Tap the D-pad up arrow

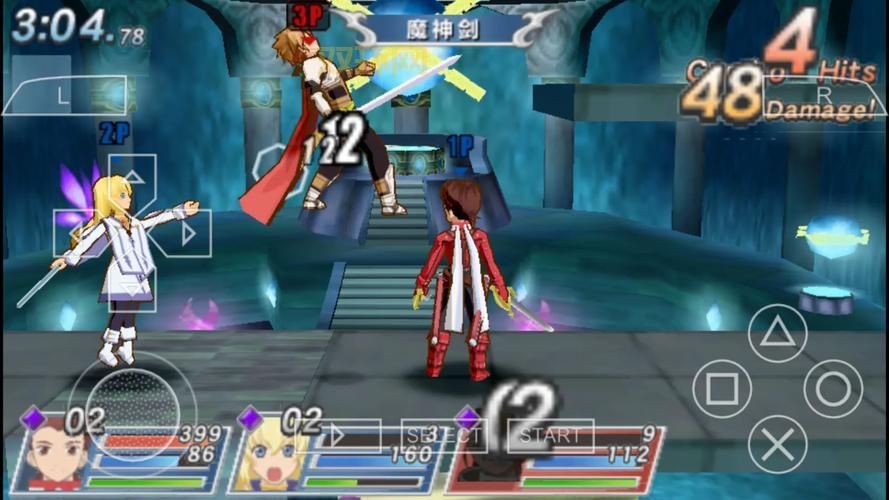coord(132,179)
